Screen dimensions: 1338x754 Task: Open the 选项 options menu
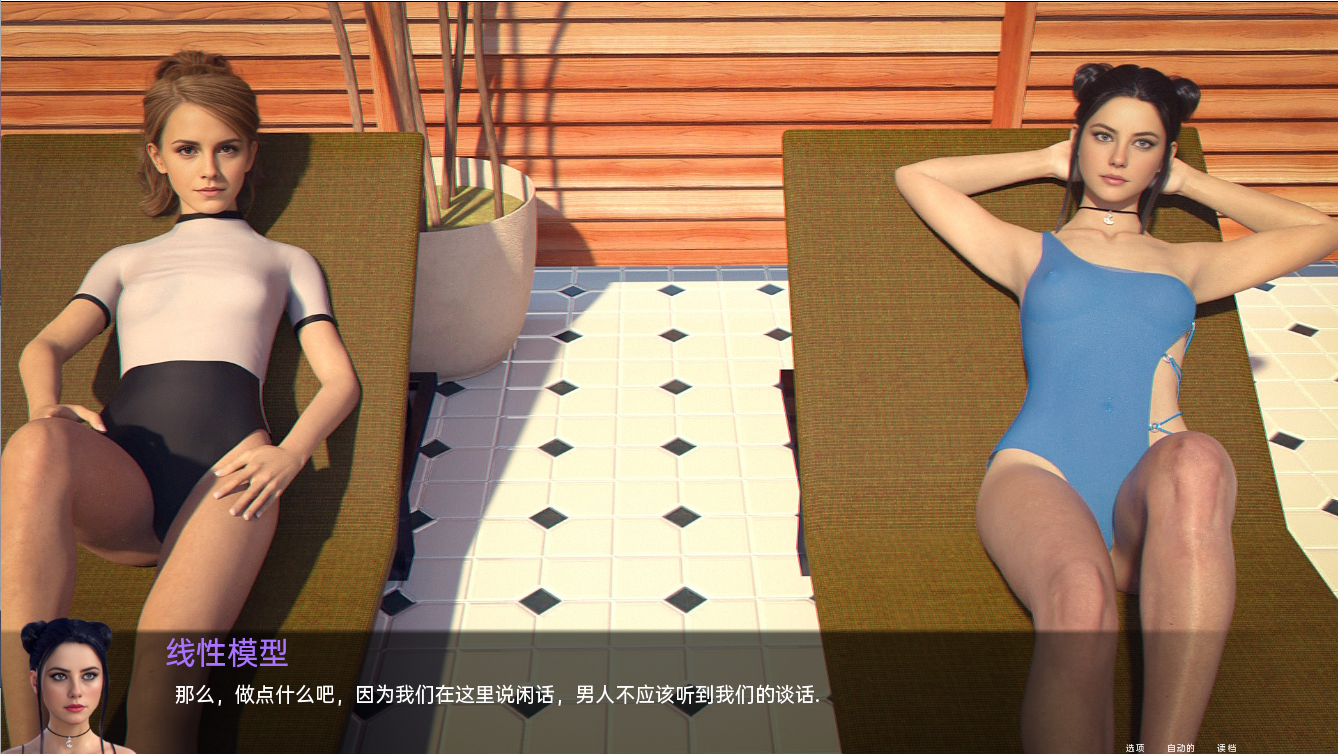(1135, 747)
